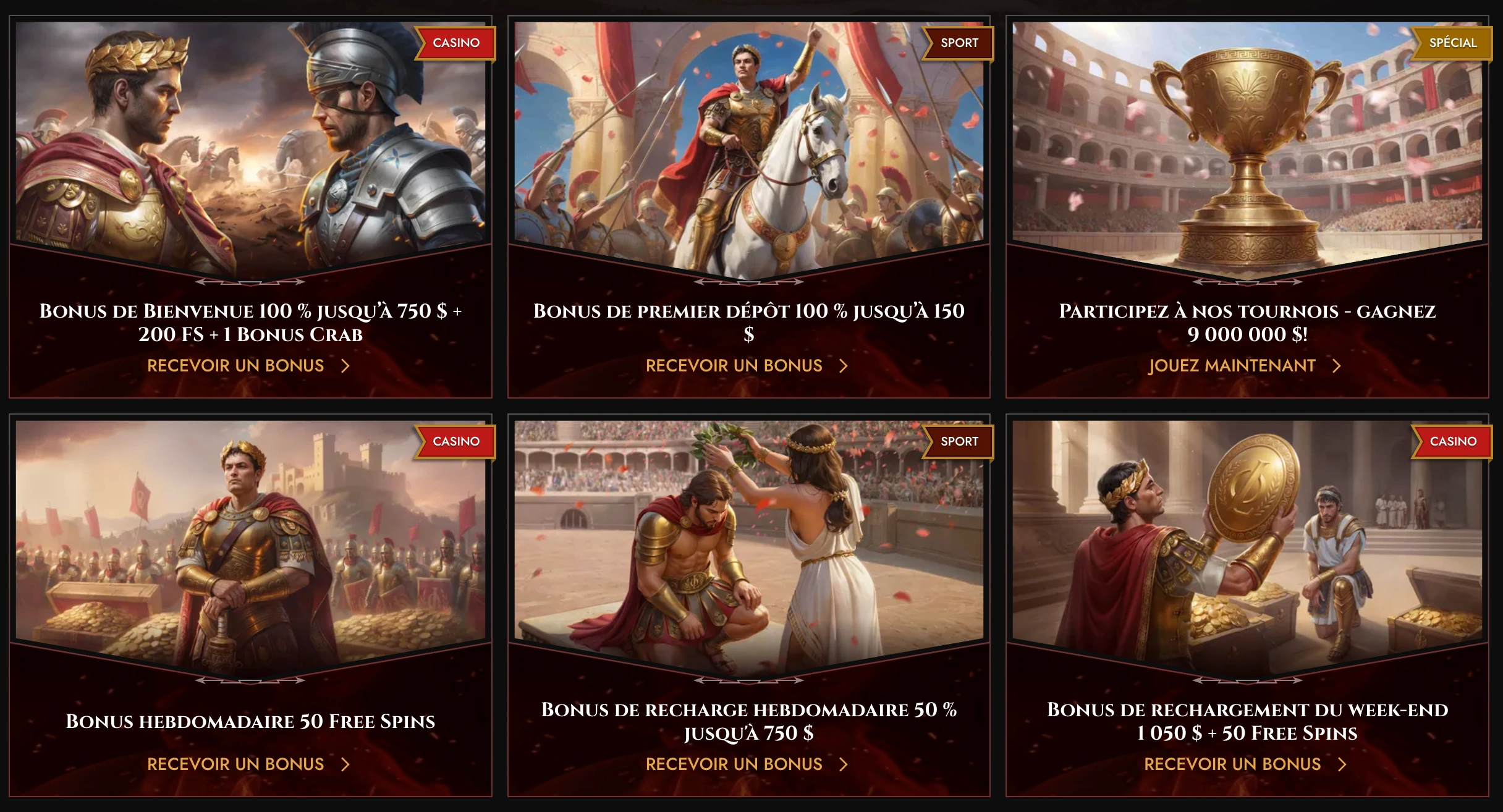
Task: Click the Spécial tag on trophy card
Action: click(1452, 43)
